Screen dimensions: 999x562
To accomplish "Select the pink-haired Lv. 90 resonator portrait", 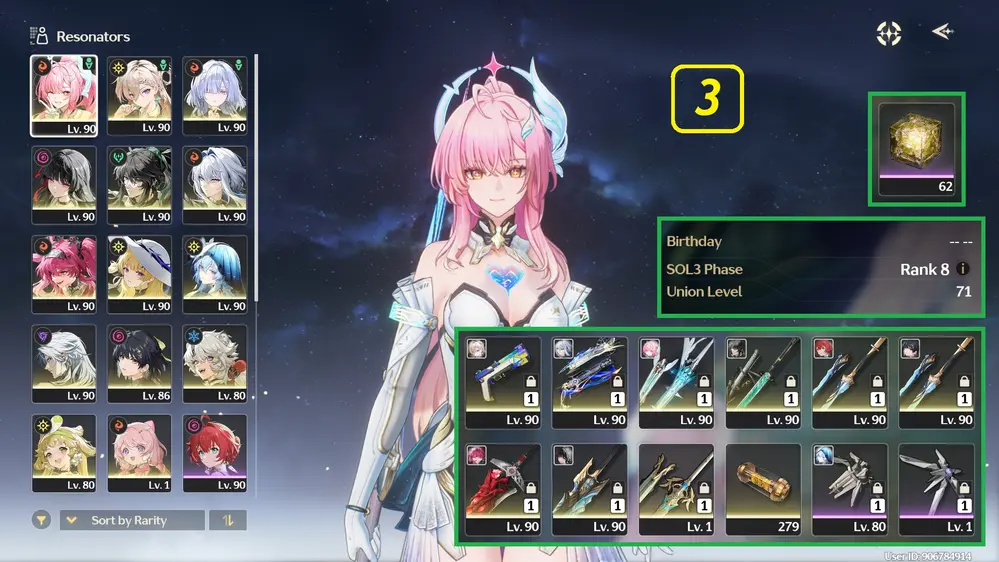I will point(64,95).
